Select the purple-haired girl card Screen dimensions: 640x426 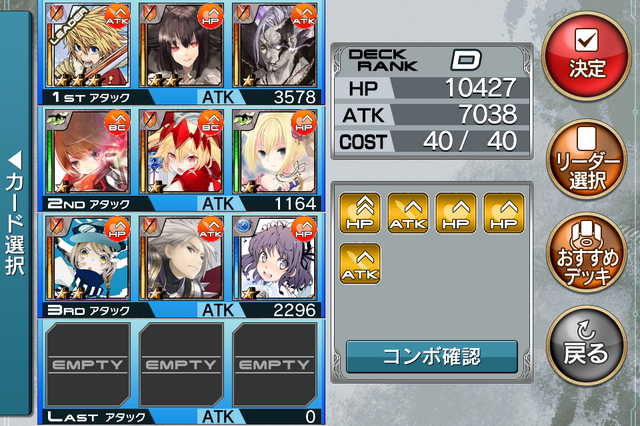click(x=272, y=258)
